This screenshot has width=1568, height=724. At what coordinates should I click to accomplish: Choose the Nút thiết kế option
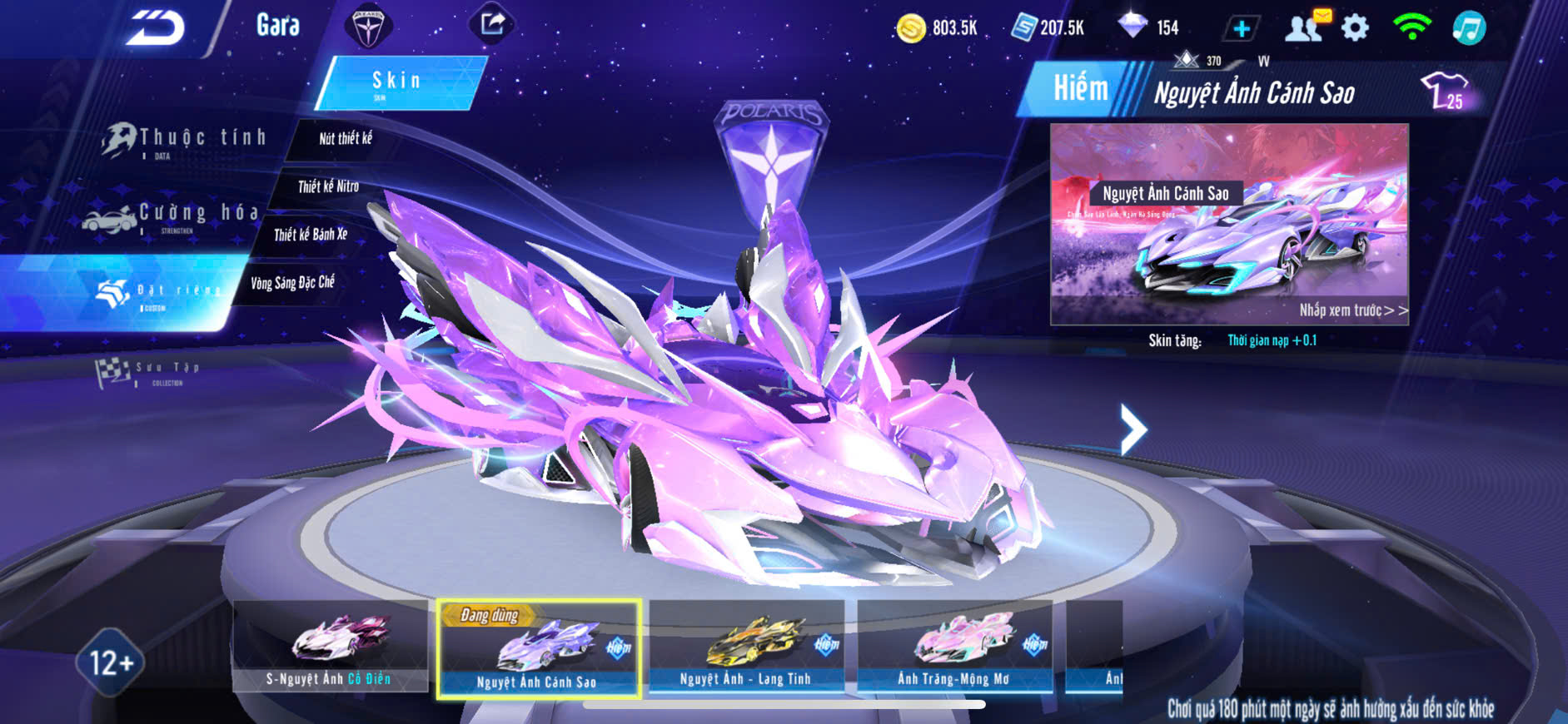click(346, 139)
